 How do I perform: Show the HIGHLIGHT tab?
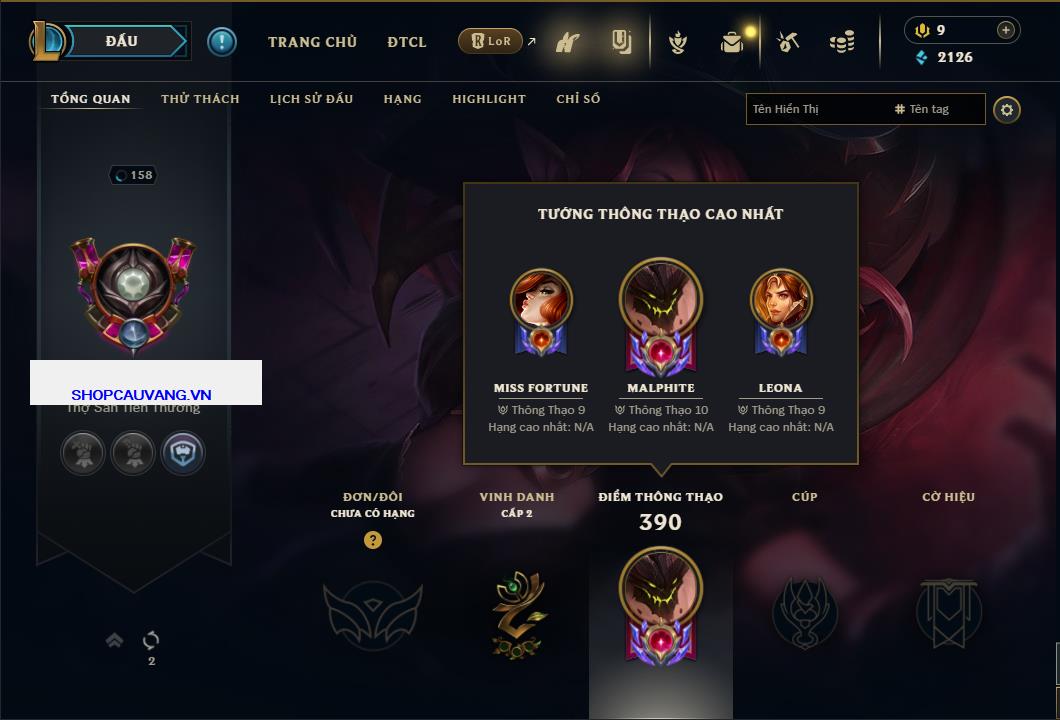(488, 99)
